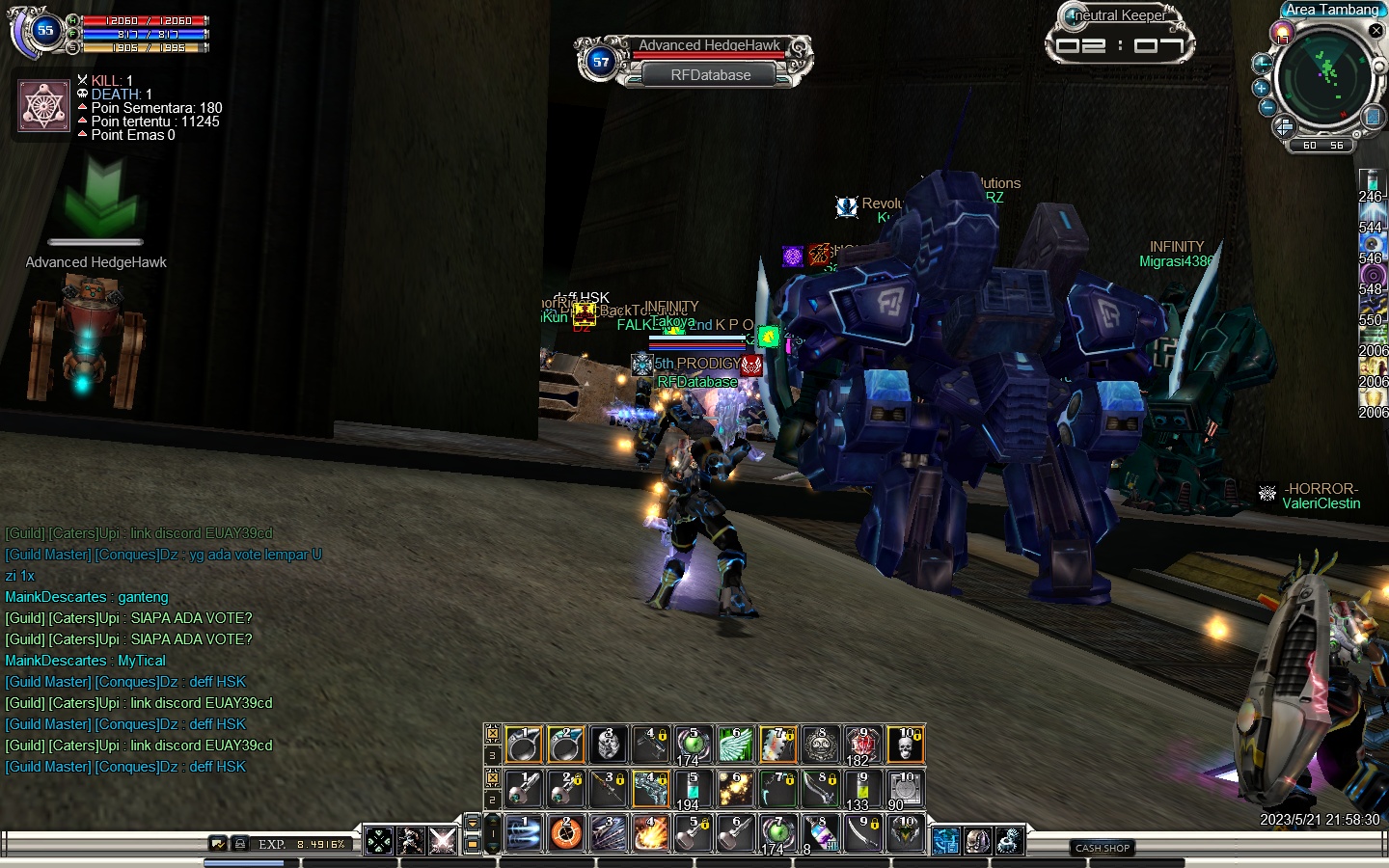The image size is (1389, 868).
Task: Use the cyan potion with count 194
Action: pyautogui.click(x=693, y=790)
